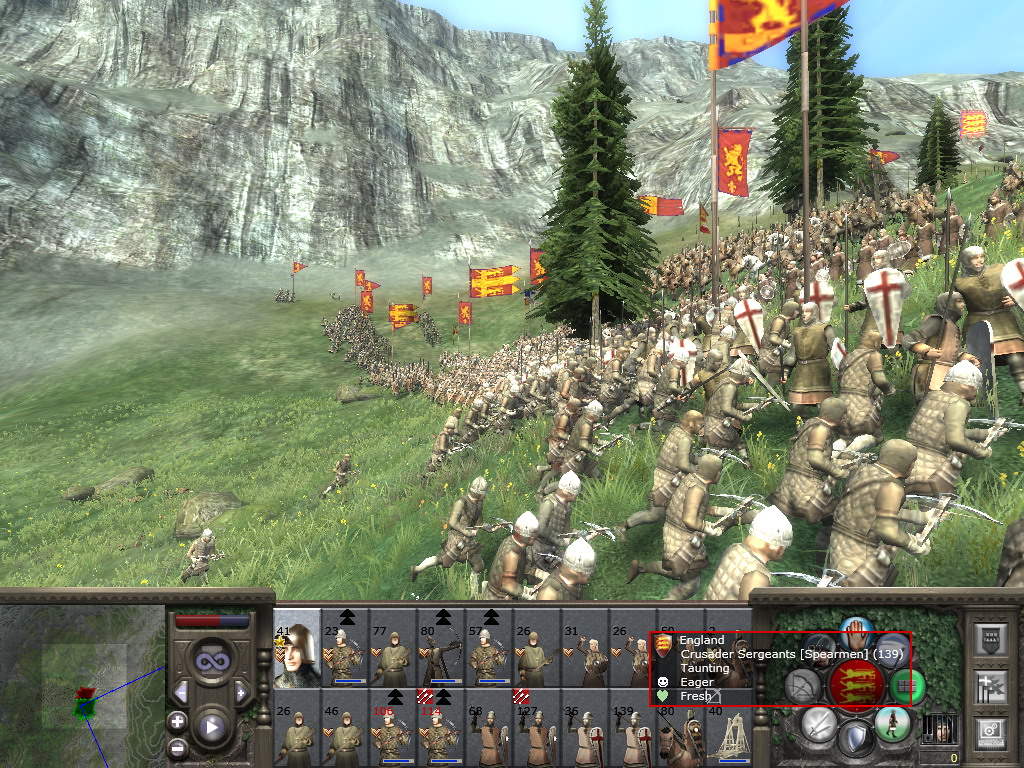Decrease game speed with left arrow
This screenshot has width=1024, height=768.
pyautogui.click(x=181, y=692)
